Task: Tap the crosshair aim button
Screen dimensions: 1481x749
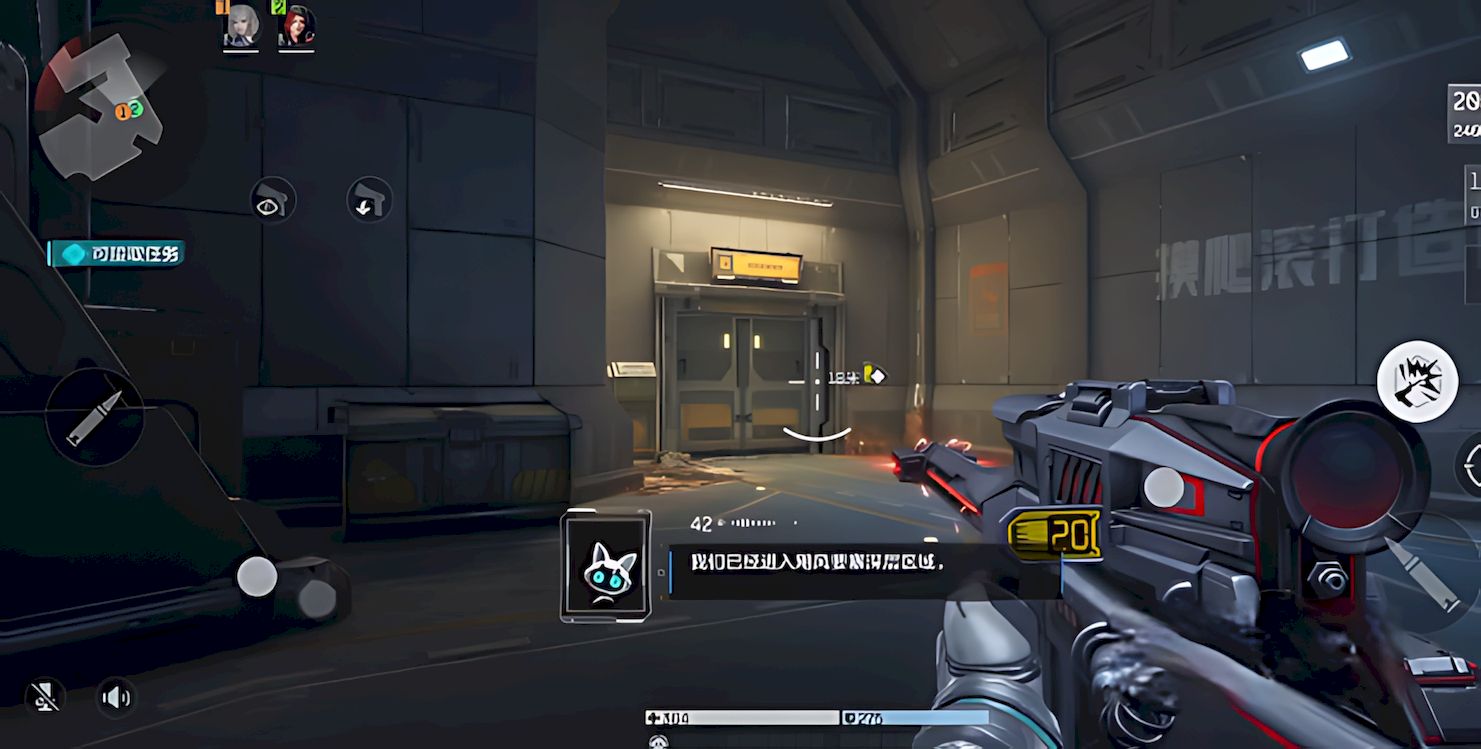Action: 1471,464
